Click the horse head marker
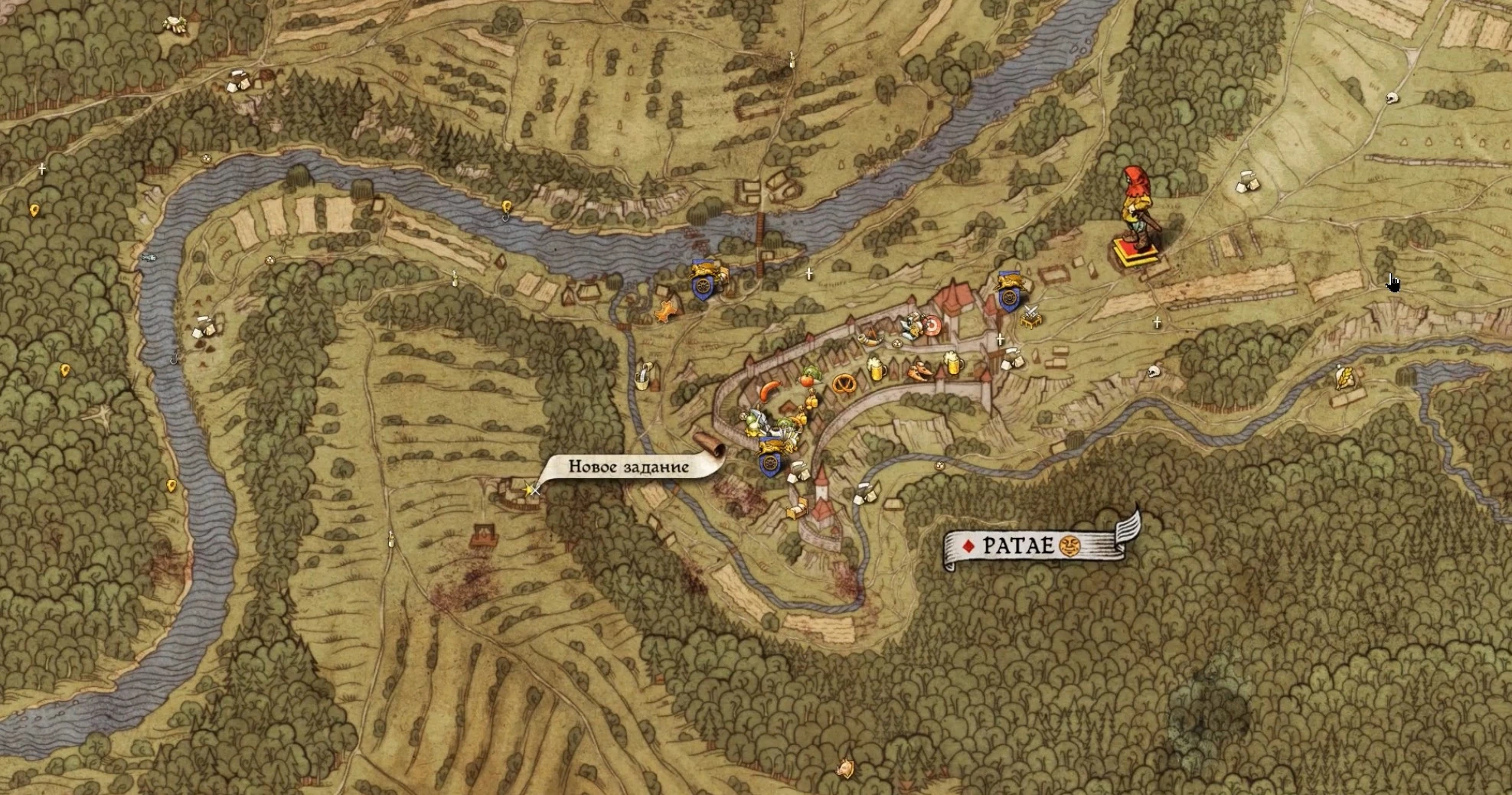Screen dimensions: 1512x795 point(845,766)
